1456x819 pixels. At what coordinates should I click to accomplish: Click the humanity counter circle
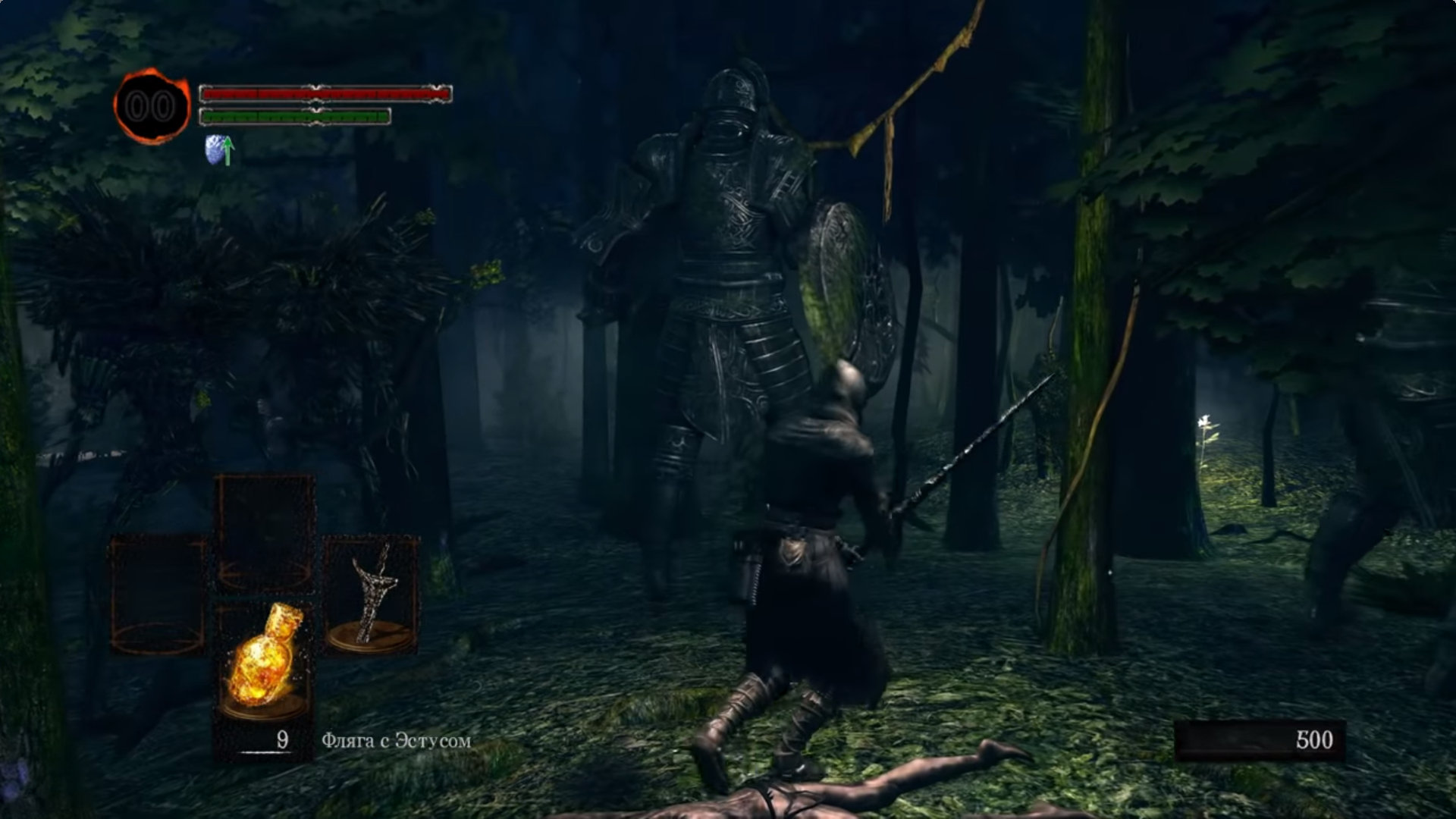[x=152, y=107]
